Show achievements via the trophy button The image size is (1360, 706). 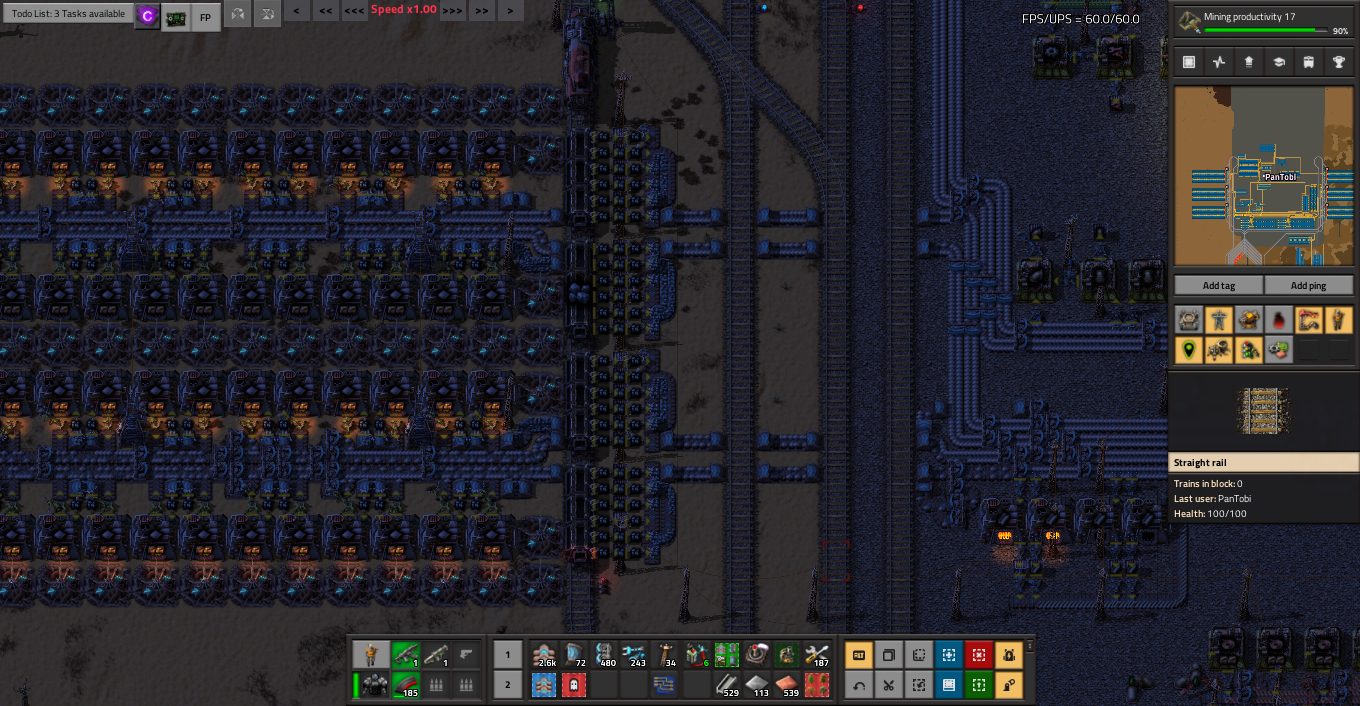coord(1338,62)
